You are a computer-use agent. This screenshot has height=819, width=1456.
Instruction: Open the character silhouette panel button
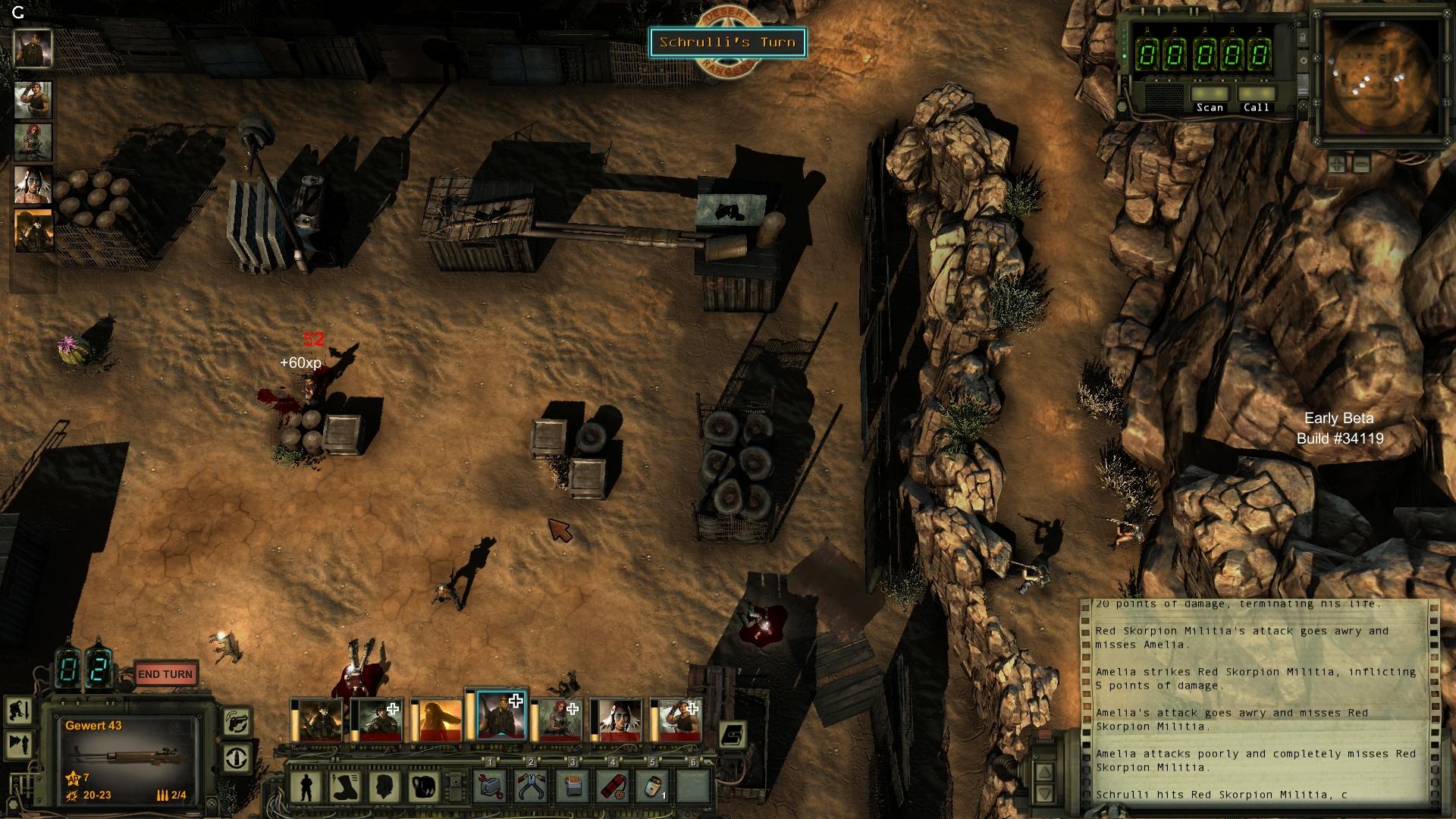306,787
